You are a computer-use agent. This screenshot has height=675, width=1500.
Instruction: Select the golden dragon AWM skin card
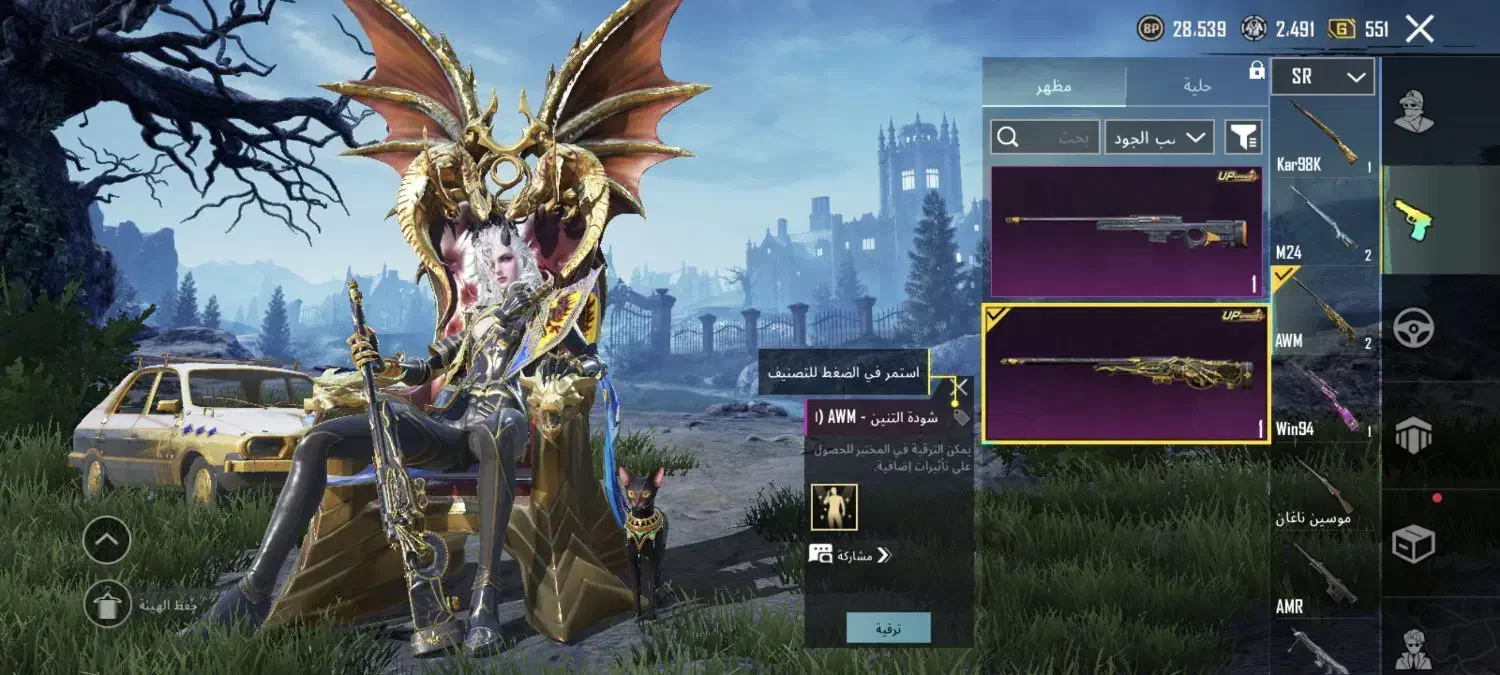1126,373
